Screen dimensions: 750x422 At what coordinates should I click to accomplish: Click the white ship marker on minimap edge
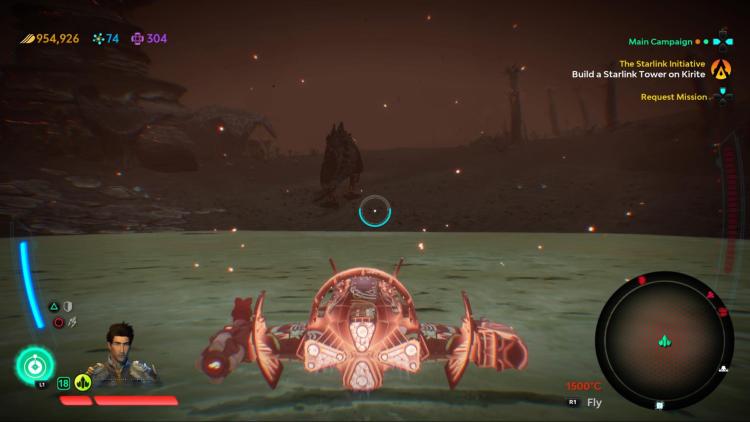(723, 369)
